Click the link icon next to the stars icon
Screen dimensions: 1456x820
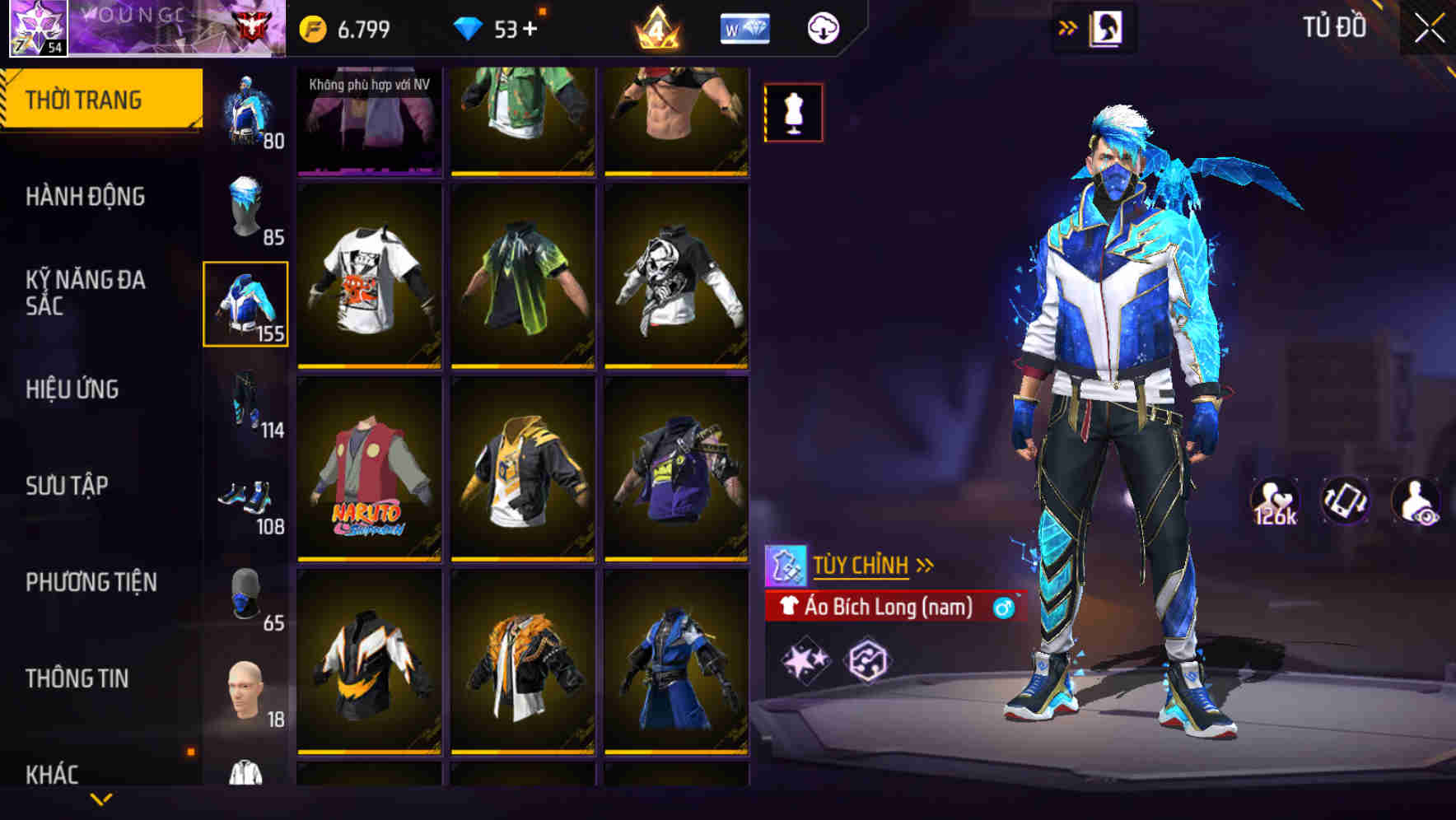click(869, 659)
